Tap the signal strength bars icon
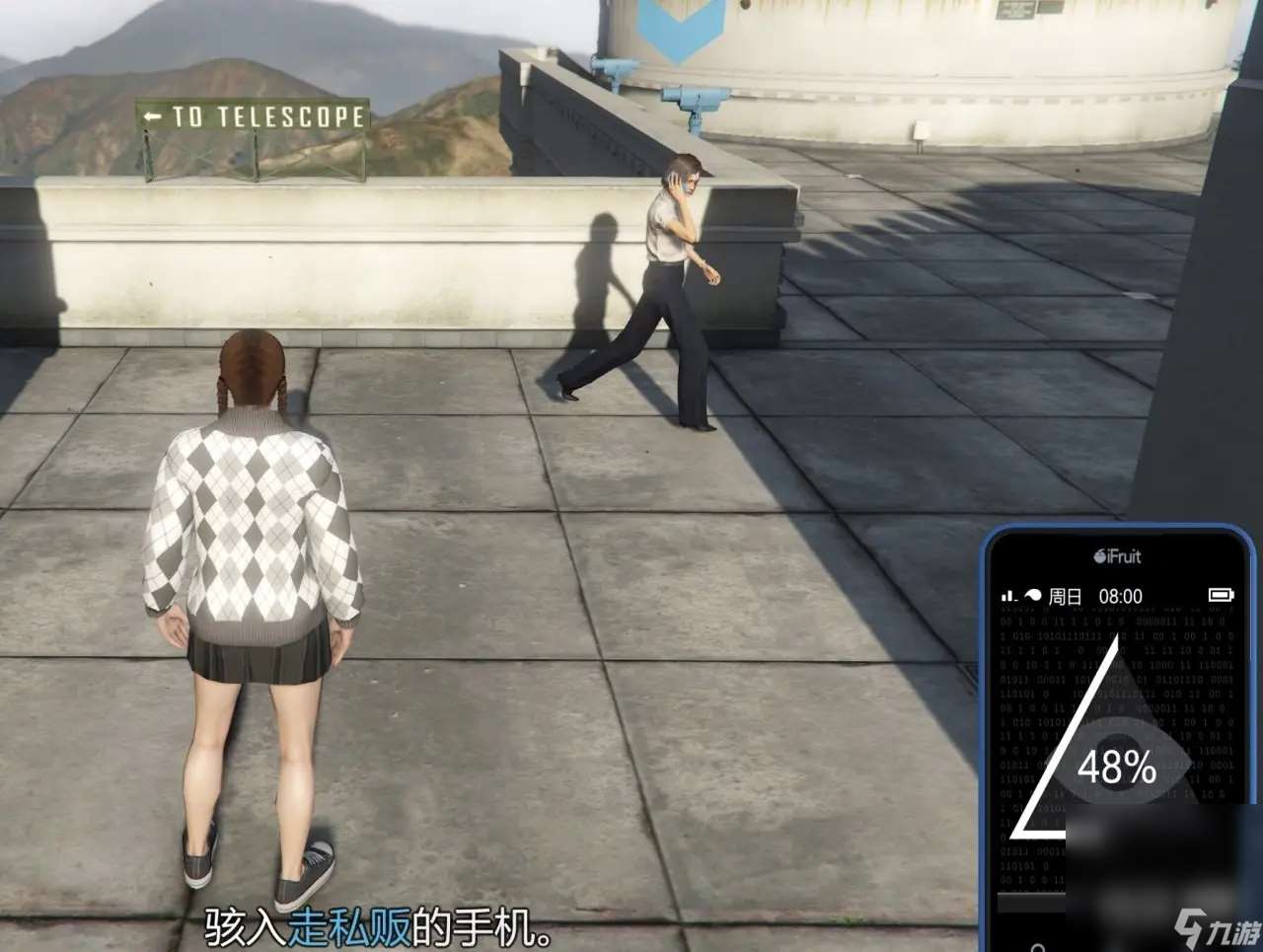 pyautogui.click(x=1006, y=596)
